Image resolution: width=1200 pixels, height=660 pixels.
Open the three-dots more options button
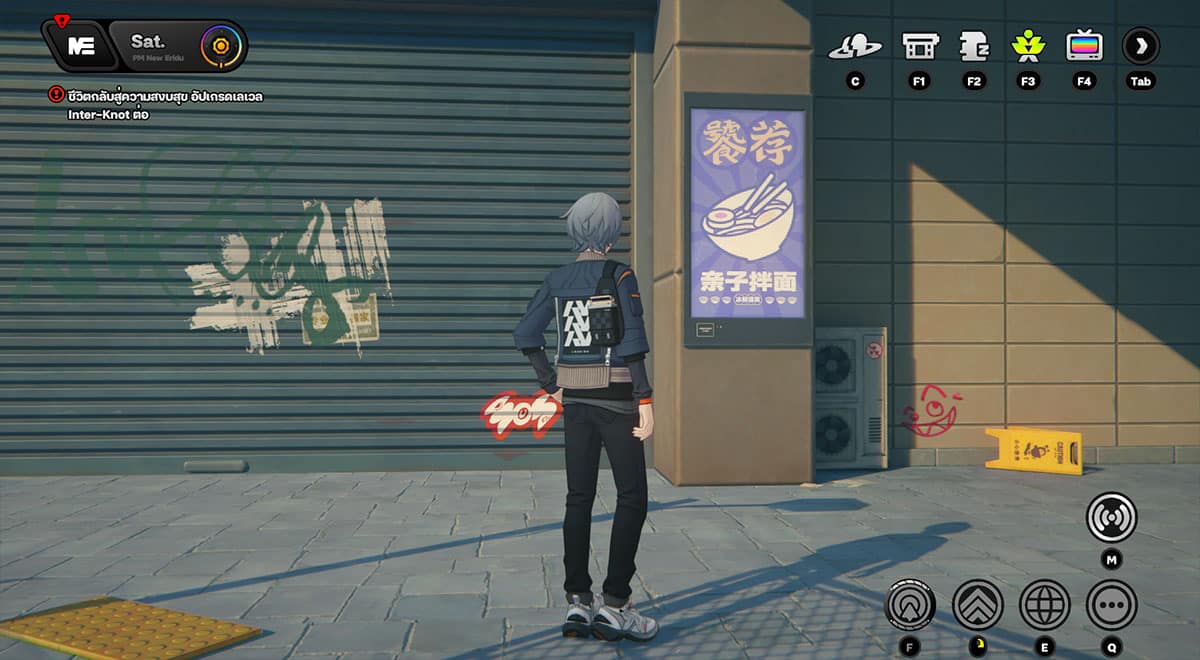tap(1111, 604)
